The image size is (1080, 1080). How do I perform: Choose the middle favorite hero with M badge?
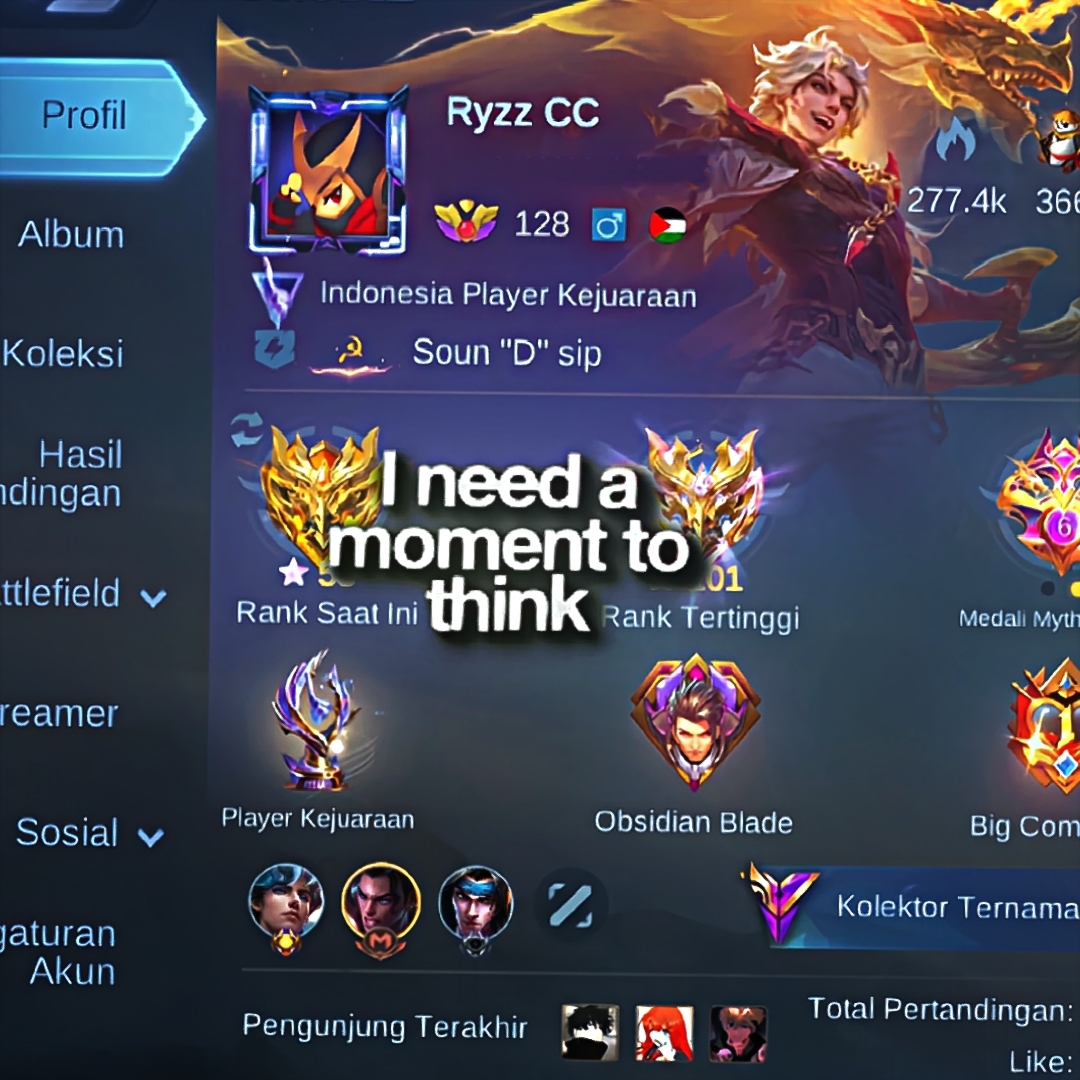(380, 903)
